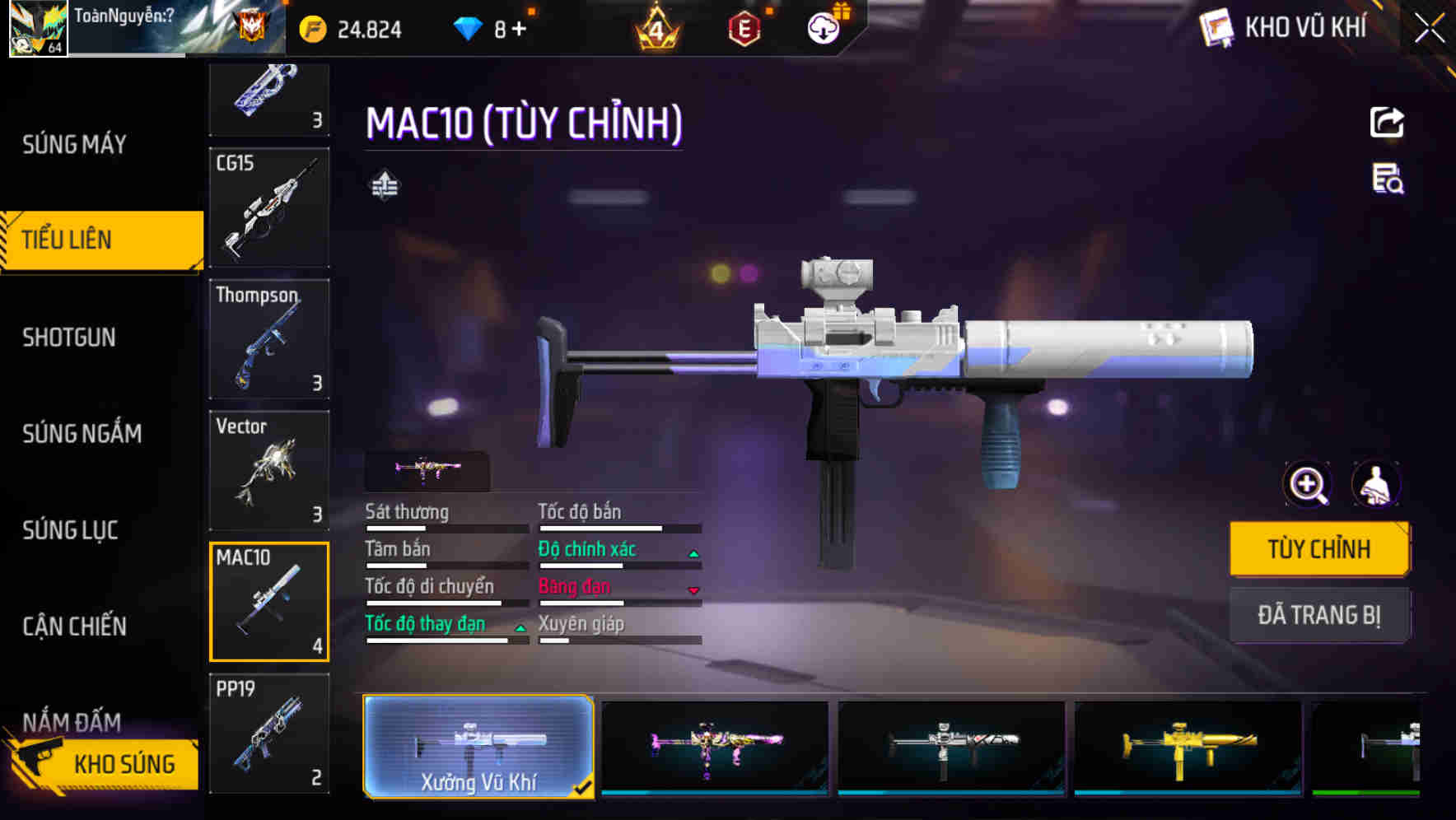Zoom in with the magnifier icon
This screenshot has width=1456, height=820.
pos(1308,485)
